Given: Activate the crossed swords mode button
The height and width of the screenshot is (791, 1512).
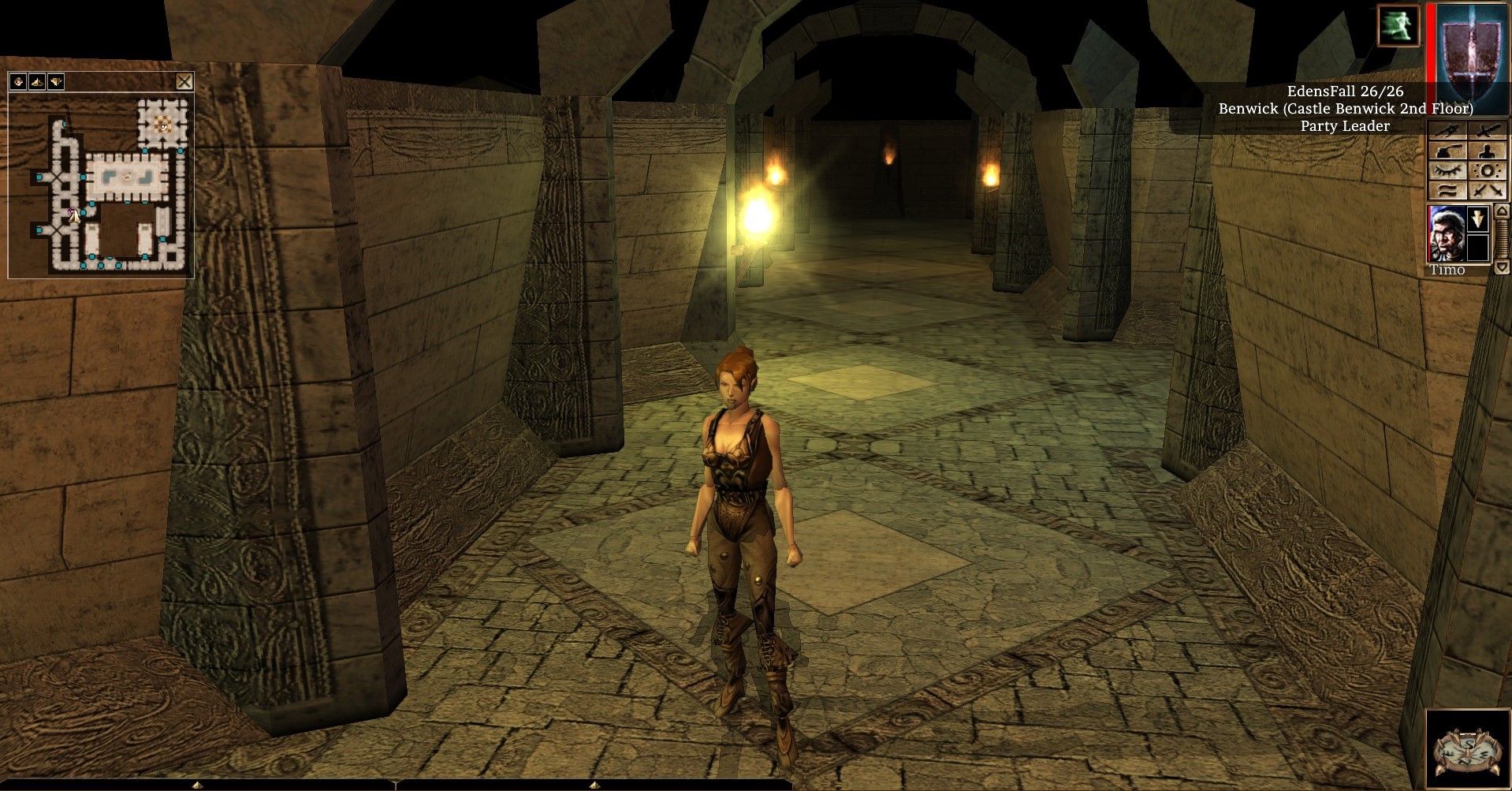Looking at the screenshot, I should tap(1487, 190).
